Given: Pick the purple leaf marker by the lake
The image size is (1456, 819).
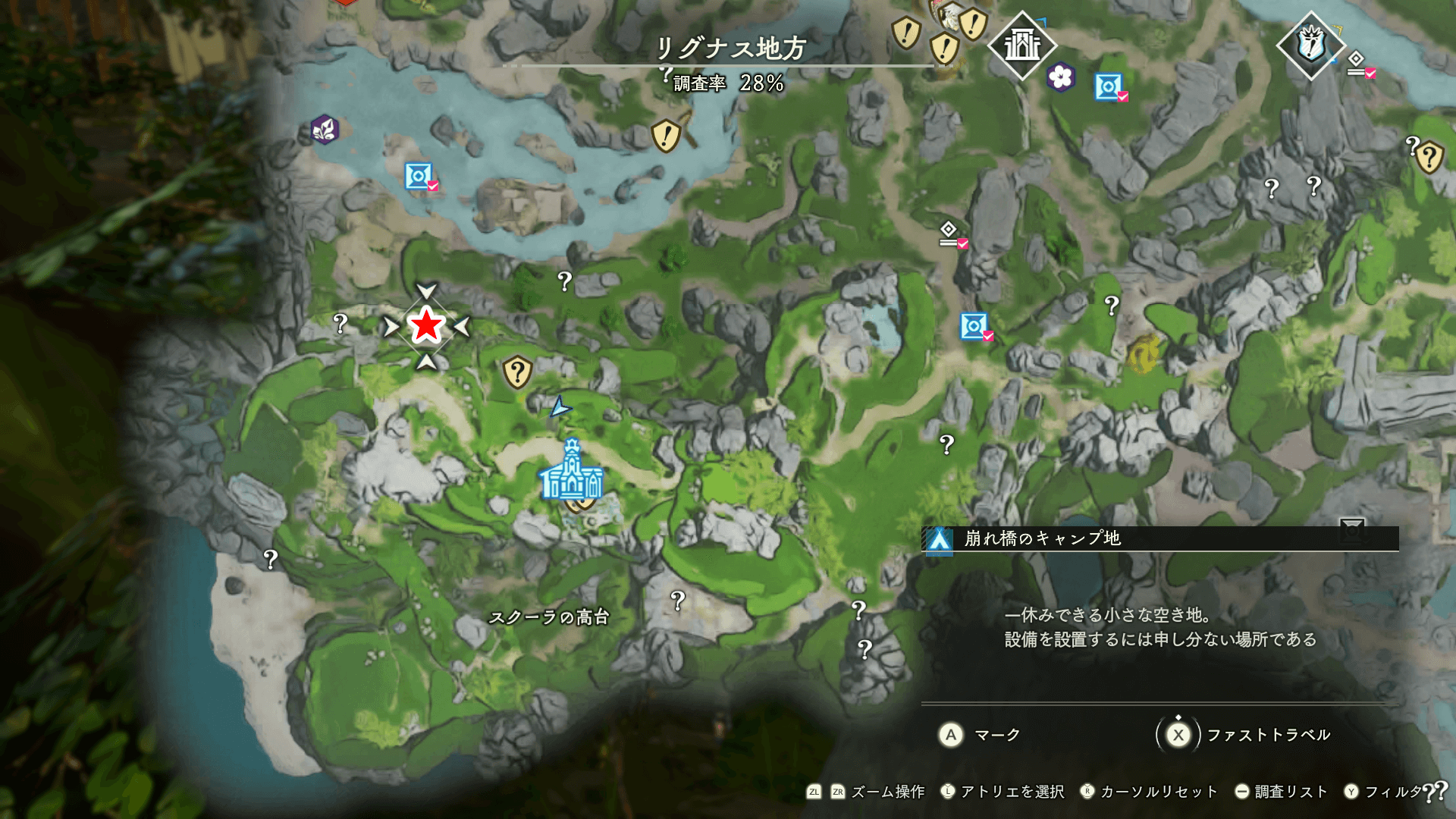Looking at the screenshot, I should (325, 130).
